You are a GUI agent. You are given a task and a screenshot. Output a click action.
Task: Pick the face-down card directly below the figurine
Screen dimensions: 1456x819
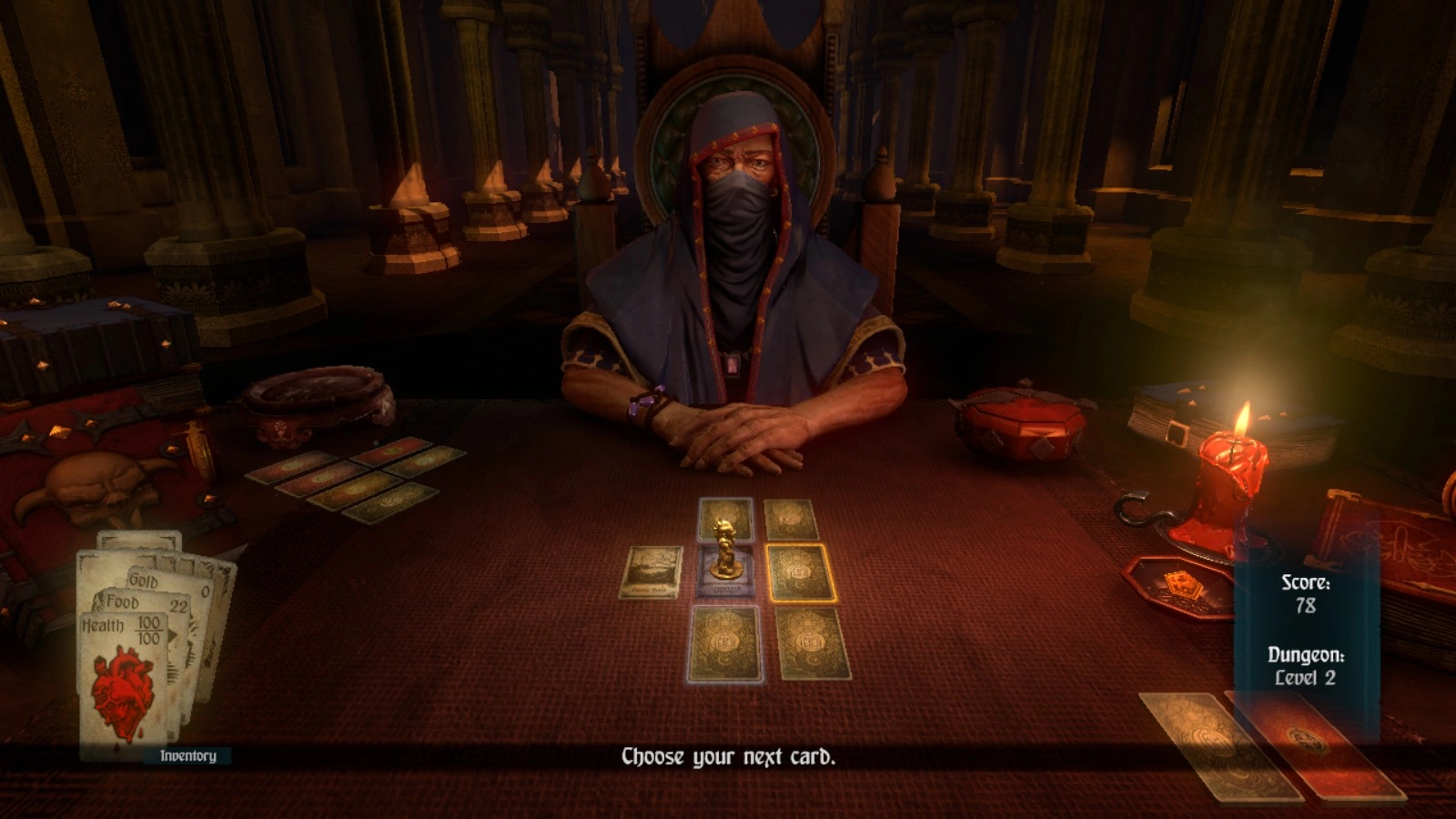click(724, 643)
